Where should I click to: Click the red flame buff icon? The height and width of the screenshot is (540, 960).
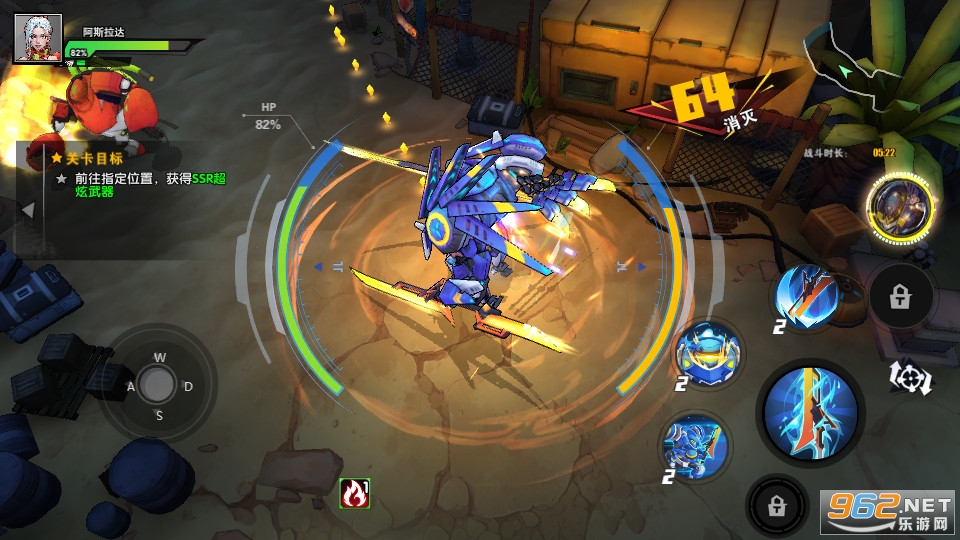click(355, 493)
